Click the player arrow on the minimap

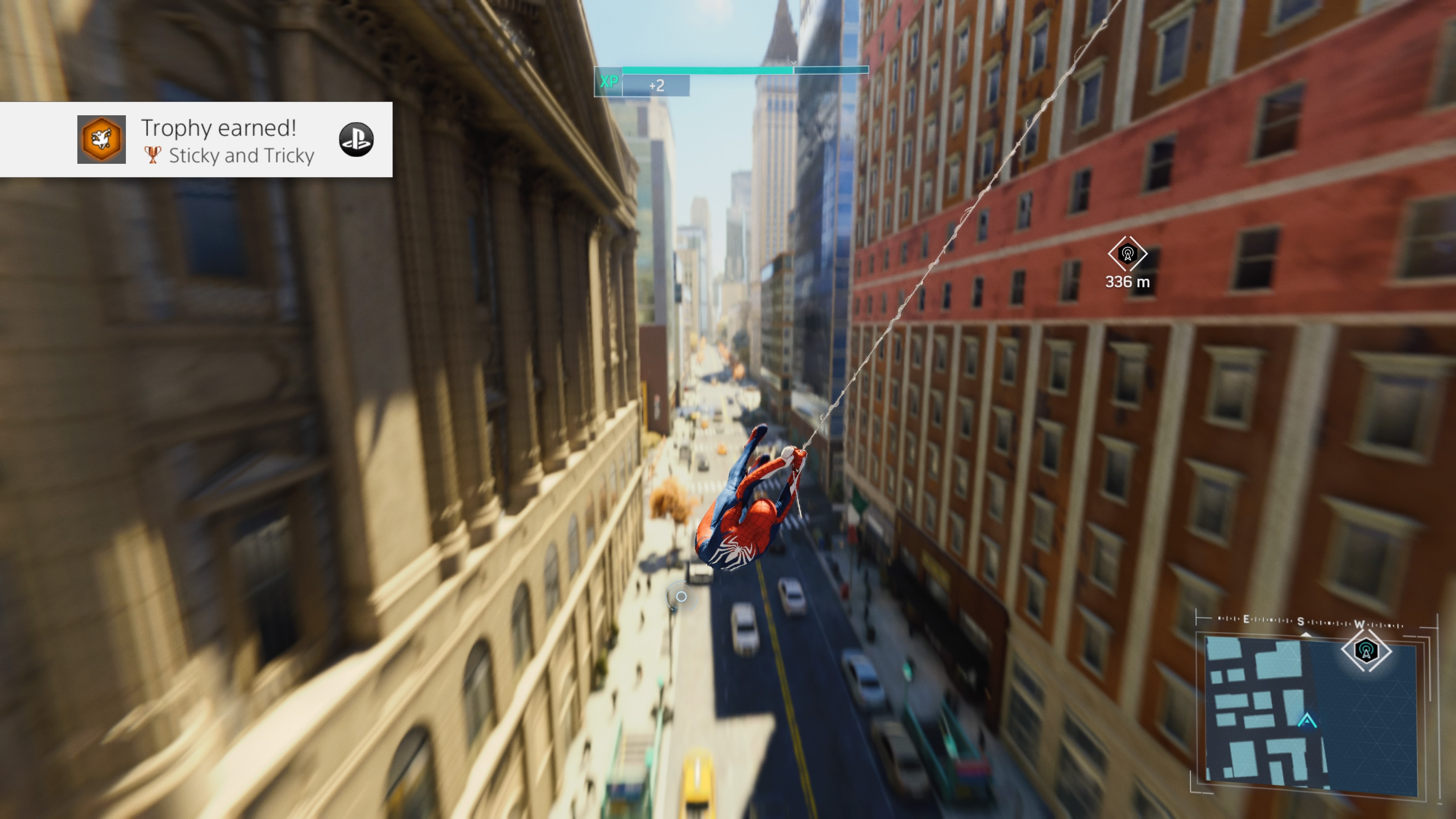coord(1307,721)
